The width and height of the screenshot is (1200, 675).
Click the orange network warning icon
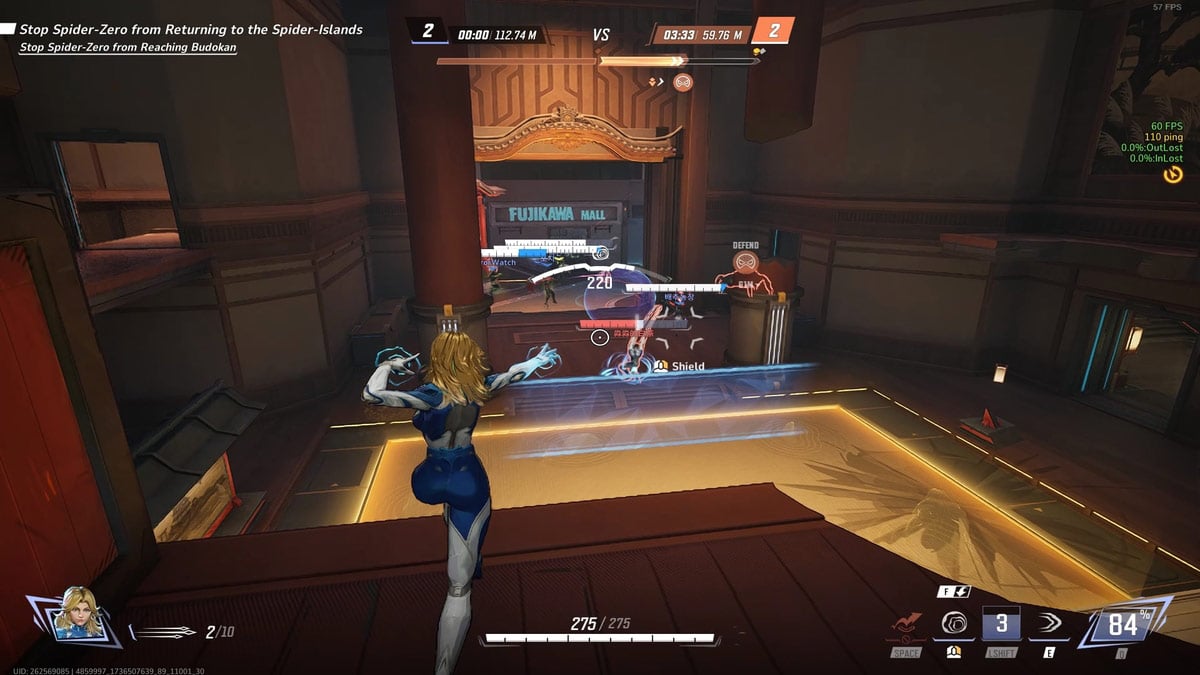pos(1172,174)
